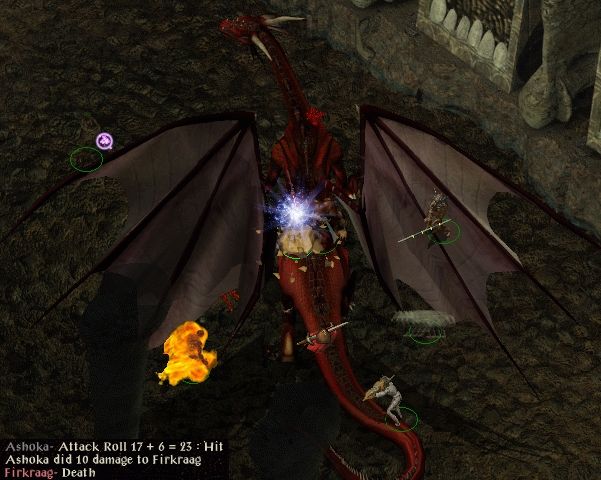Image resolution: width=601 pixels, height=480 pixels.
Task: Select the spear-wielding party member by right wing
Action: [x=436, y=215]
